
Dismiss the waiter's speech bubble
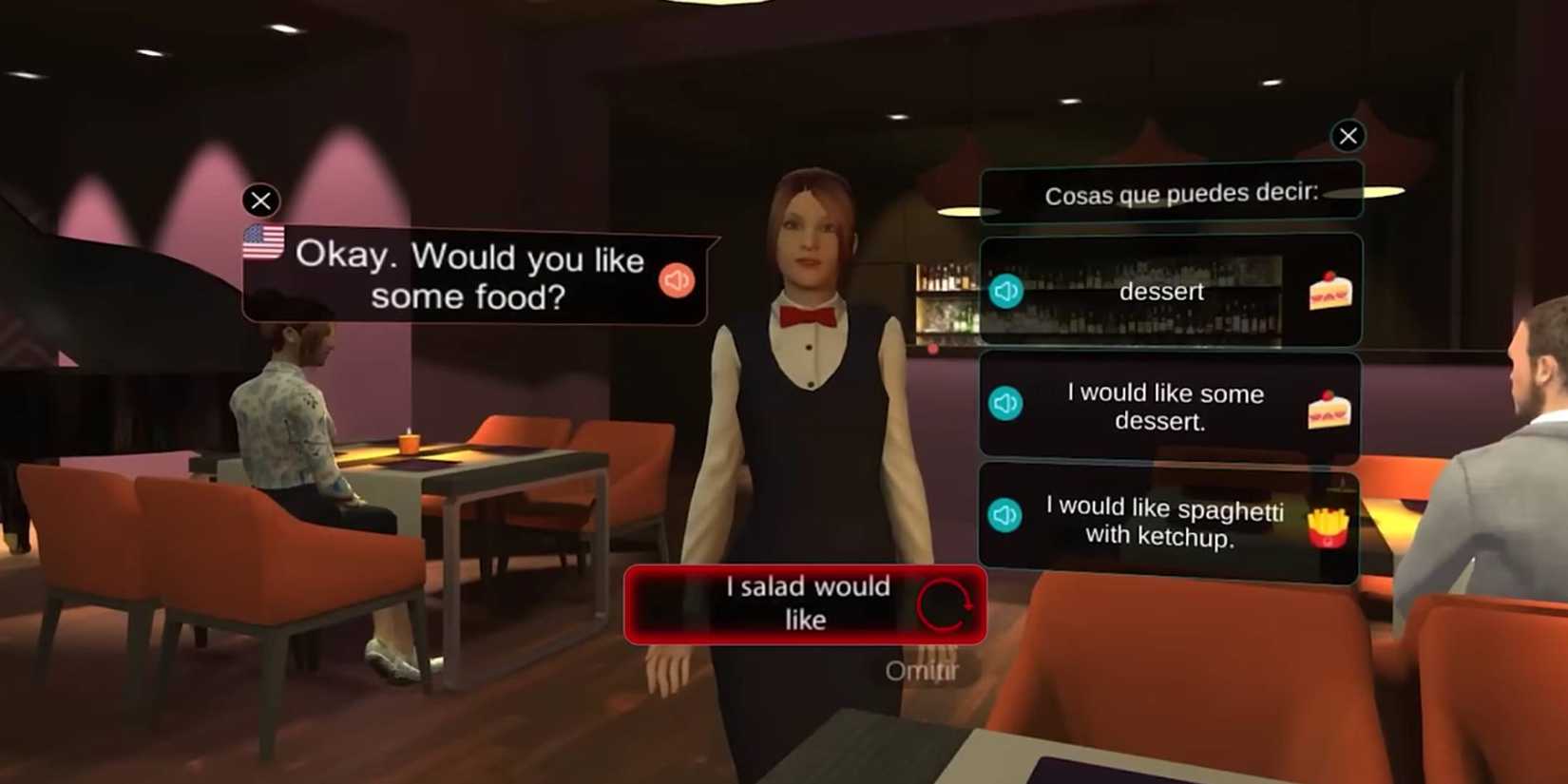click(x=260, y=201)
